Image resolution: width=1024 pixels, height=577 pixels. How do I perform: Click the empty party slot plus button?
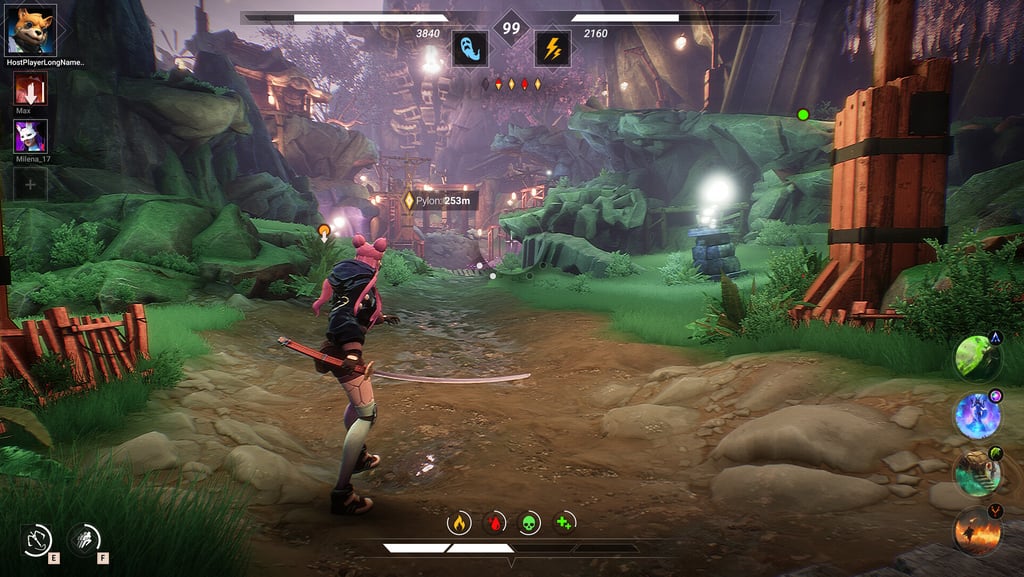coord(30,184)
